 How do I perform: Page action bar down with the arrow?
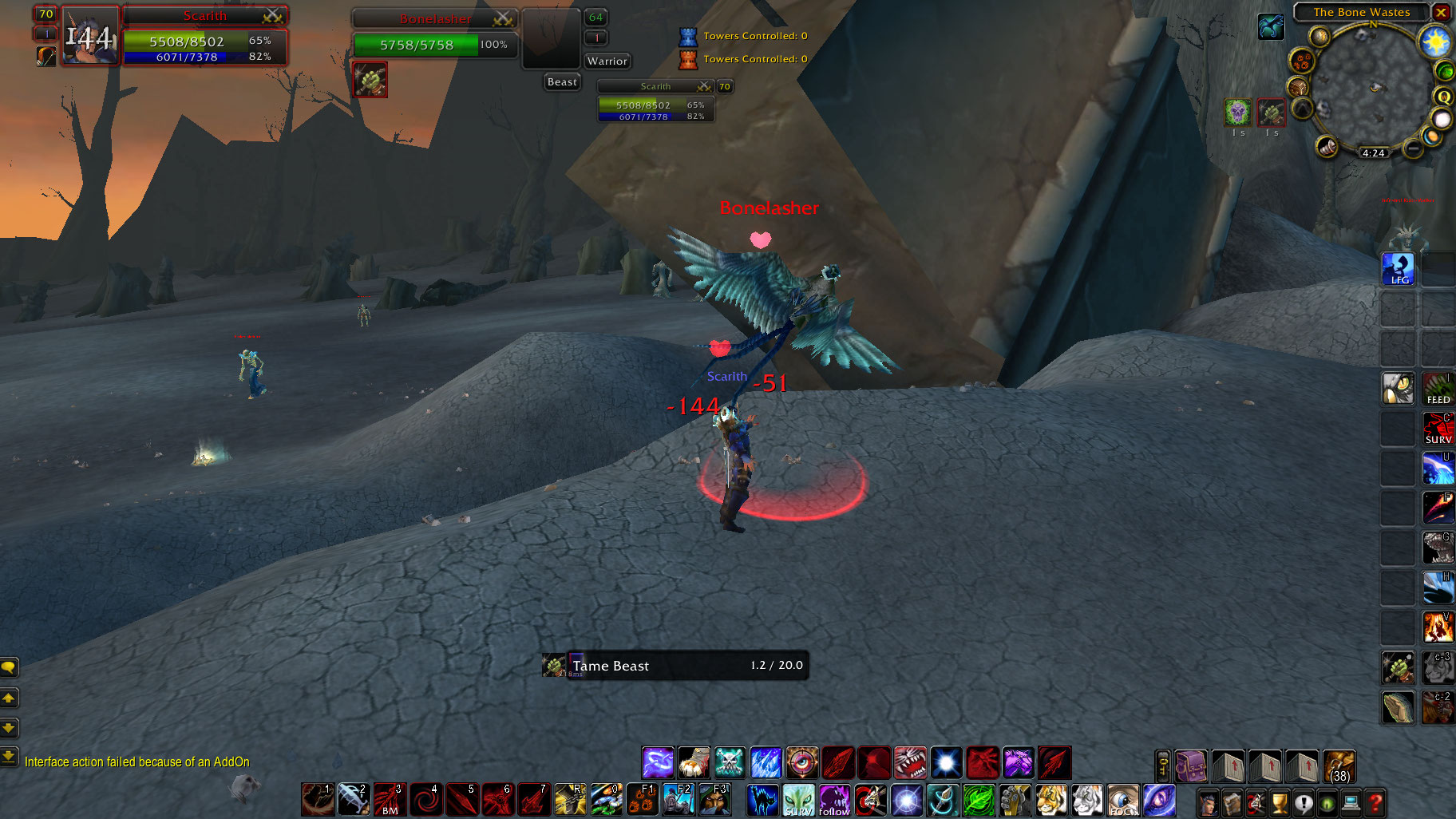coord(10,727)
